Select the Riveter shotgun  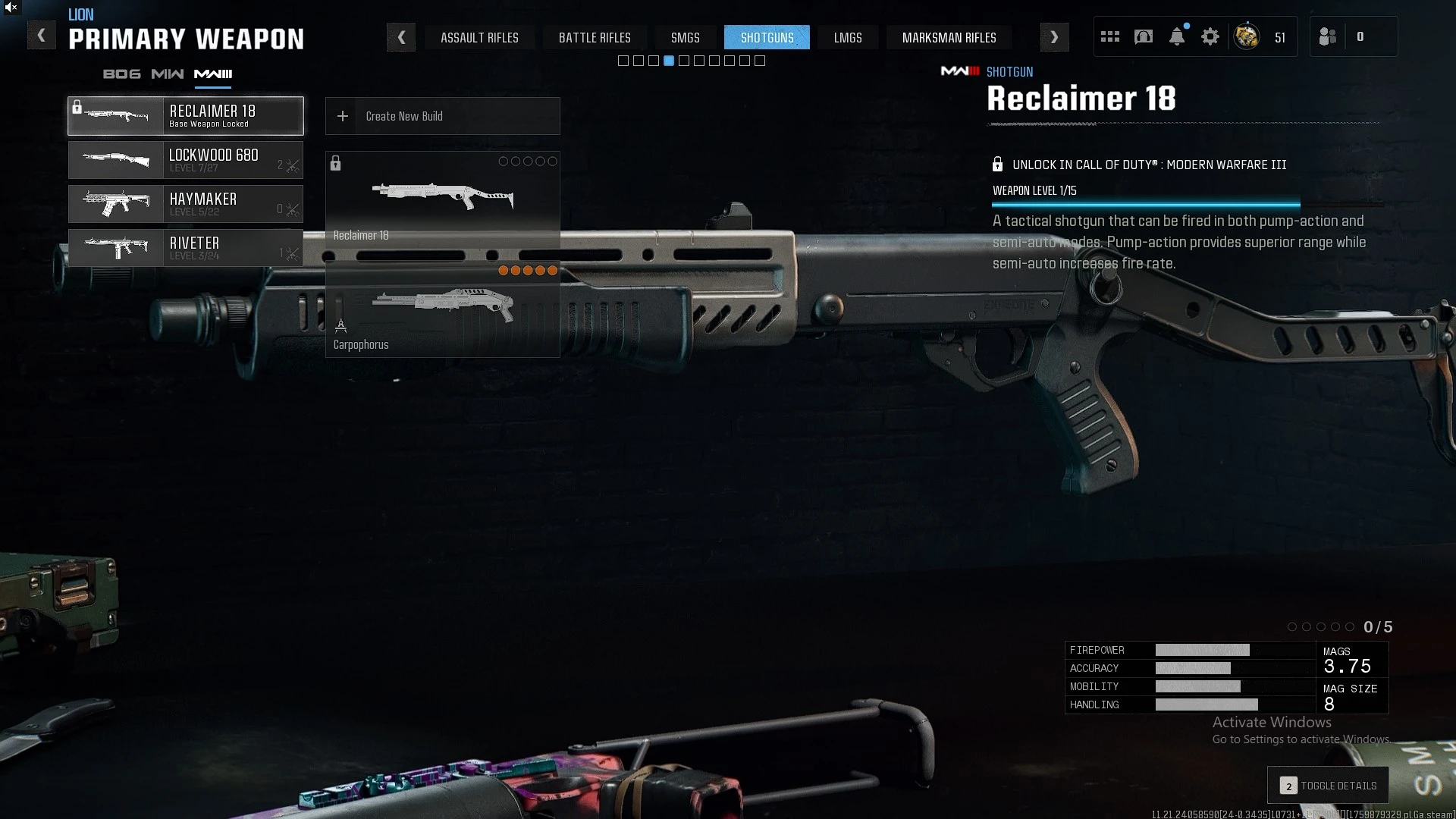coord(186,248)
